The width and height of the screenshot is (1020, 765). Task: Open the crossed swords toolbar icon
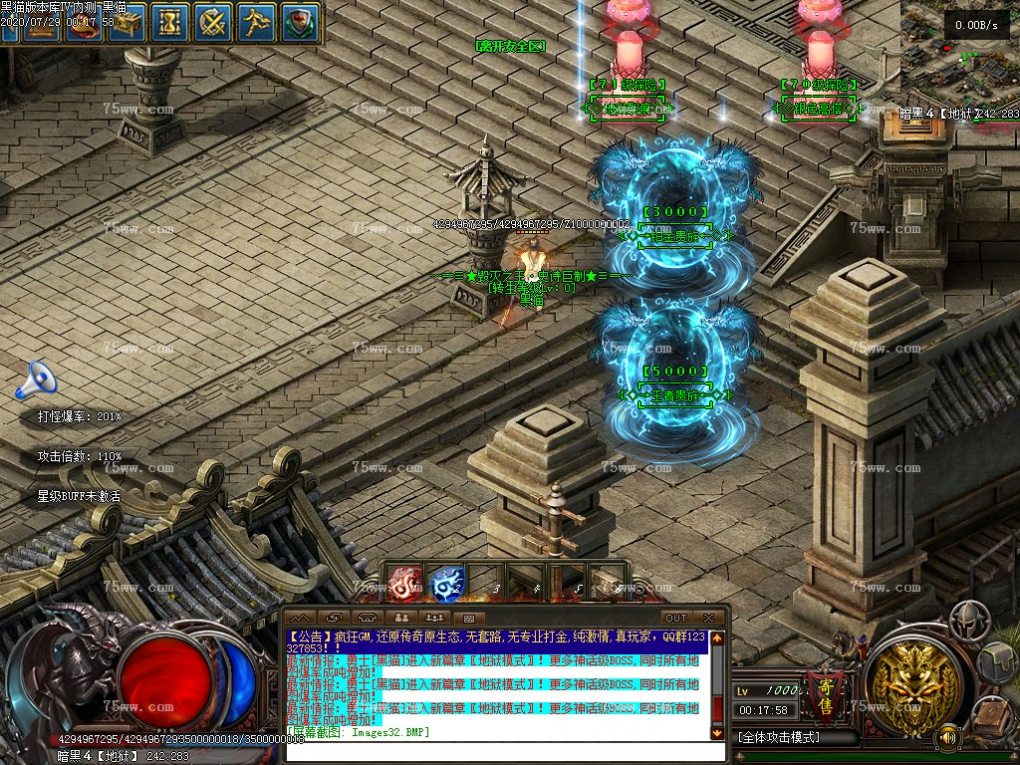click(213, 22)
